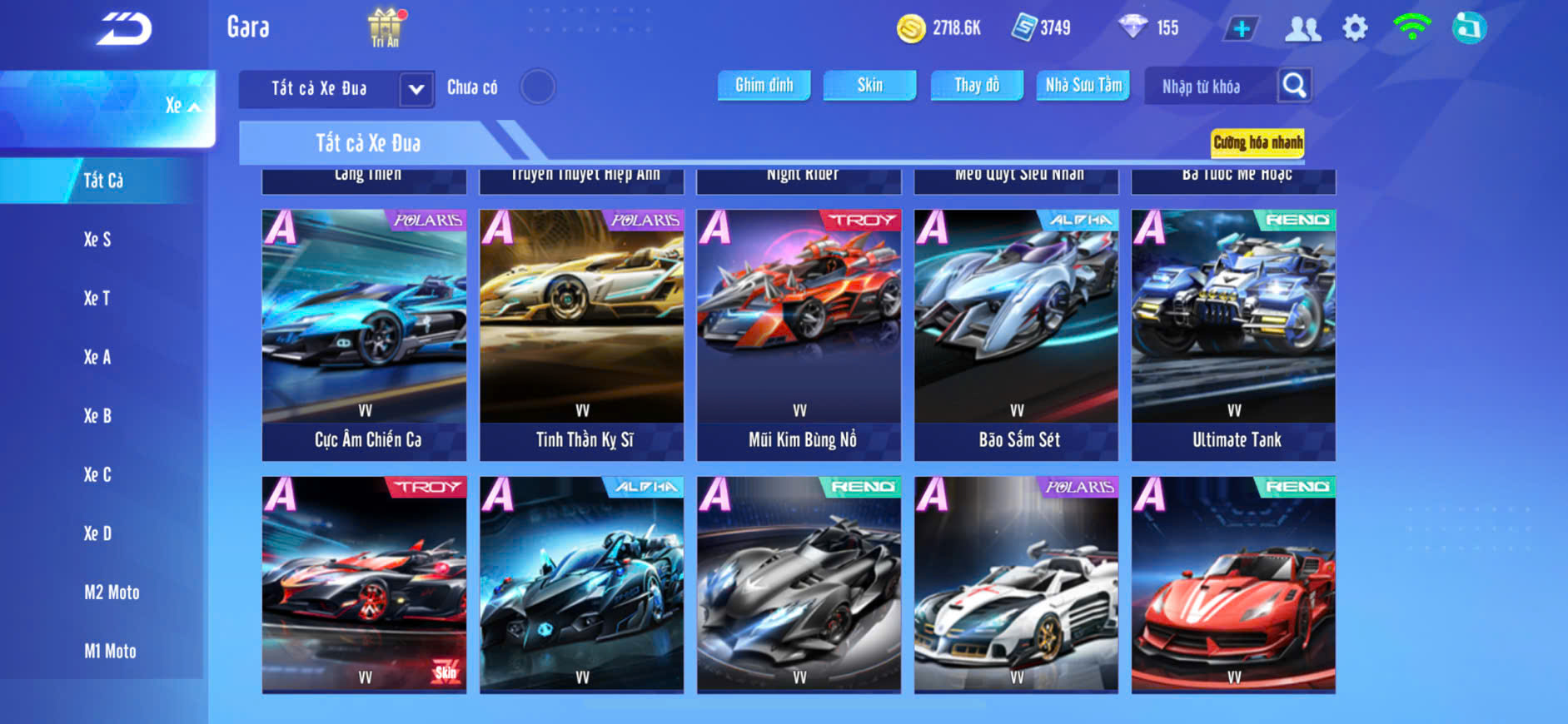
Task: Switch to the Xe A category
Action: point(97,357)
